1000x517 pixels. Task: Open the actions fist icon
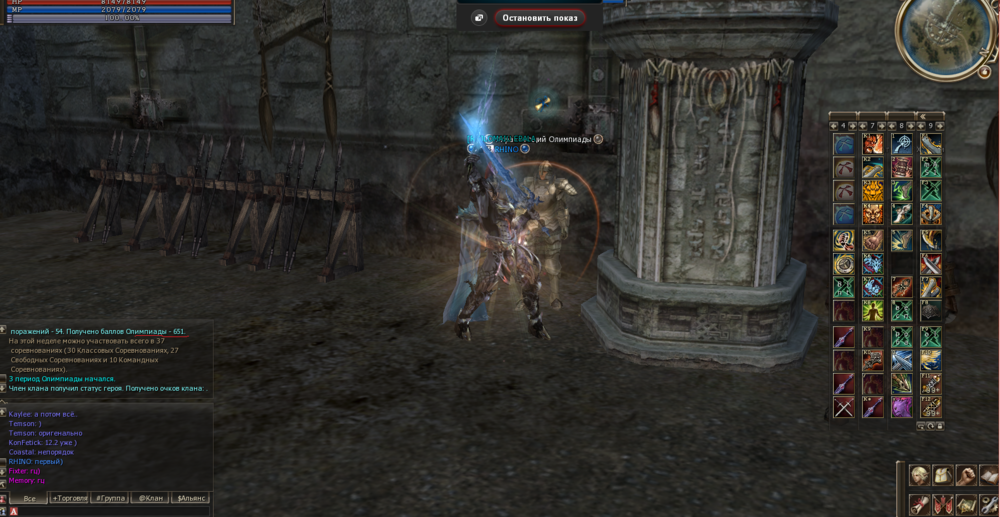point(965,475)
